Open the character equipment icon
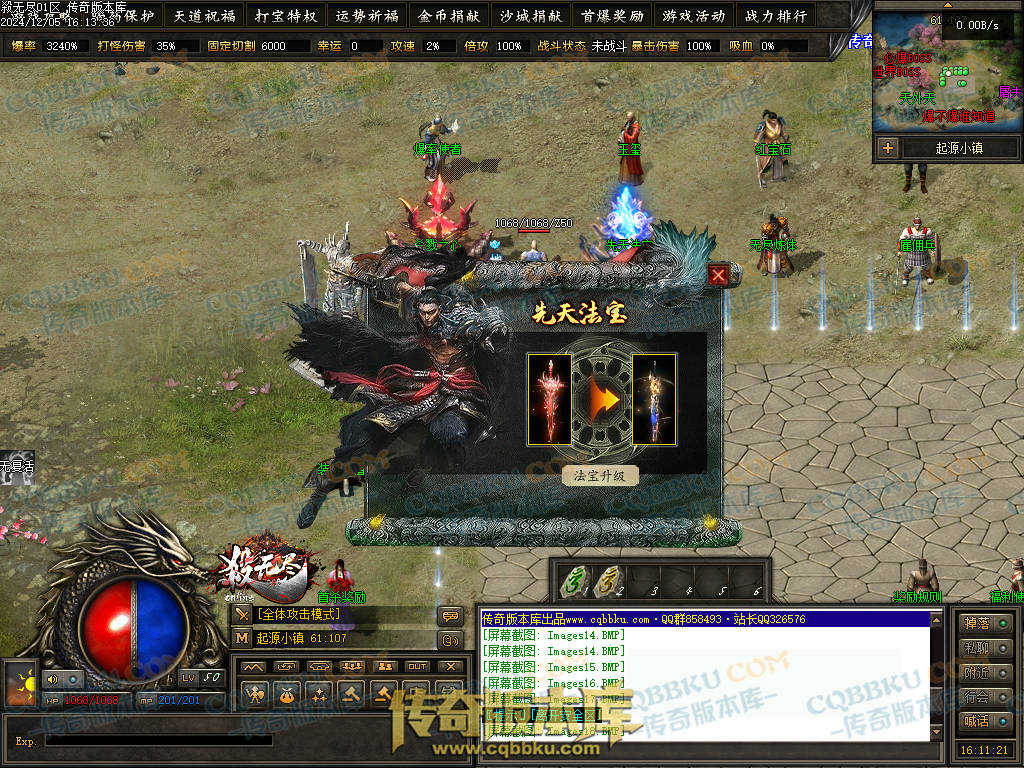The height and width of the screenshot is (768, 1024). 255,694
